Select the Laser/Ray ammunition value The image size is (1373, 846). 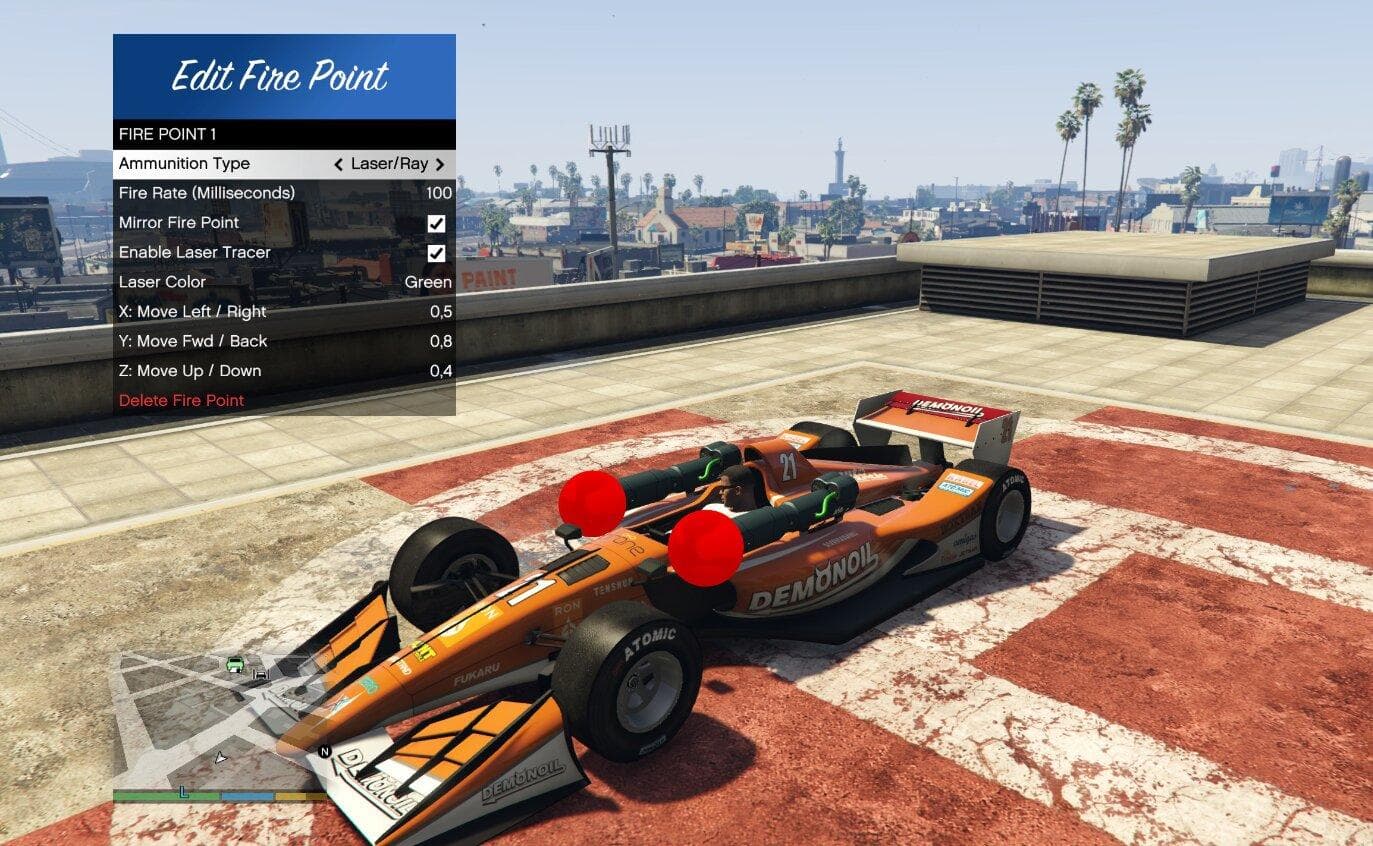pyautogui.click(x=390, y=163)
